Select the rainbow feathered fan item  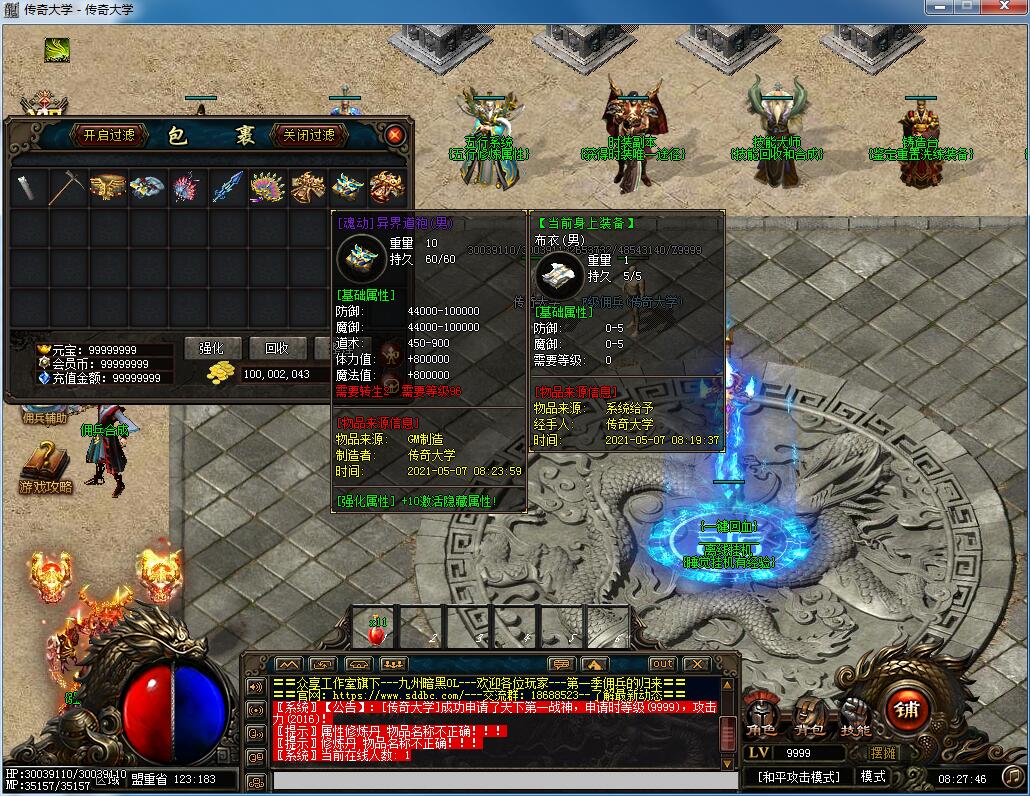click(x=268, y=187)
